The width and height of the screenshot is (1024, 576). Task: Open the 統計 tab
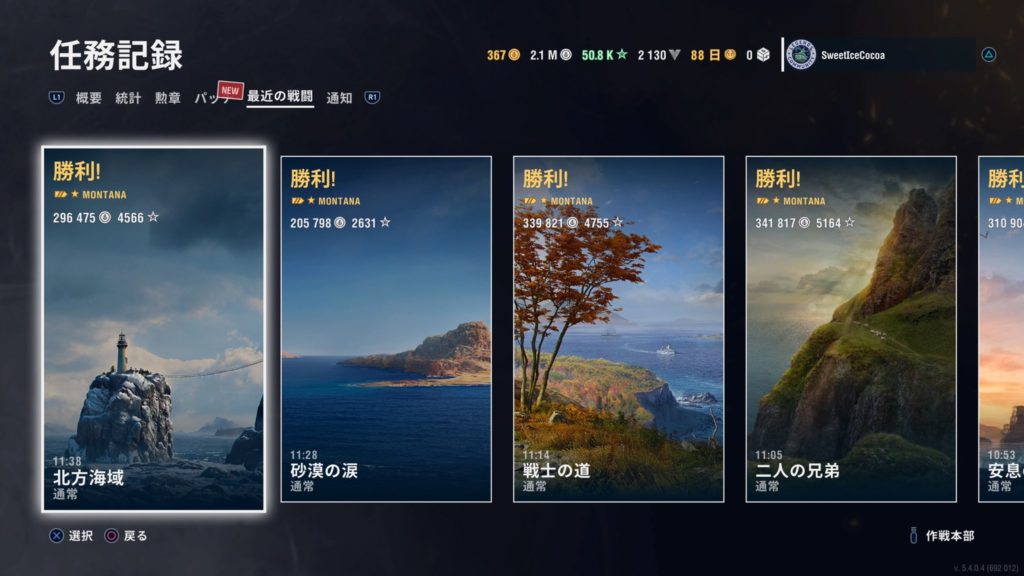pos(128,98)
